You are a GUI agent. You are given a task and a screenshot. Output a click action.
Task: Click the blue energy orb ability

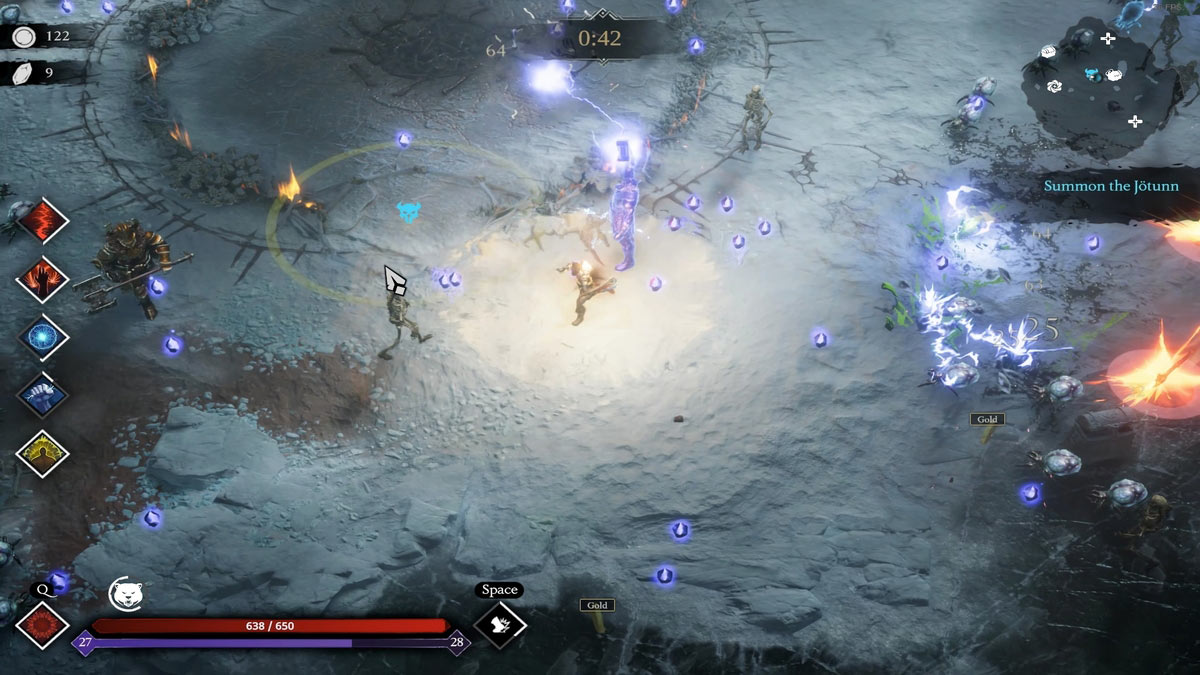click(x=42, y=337)
